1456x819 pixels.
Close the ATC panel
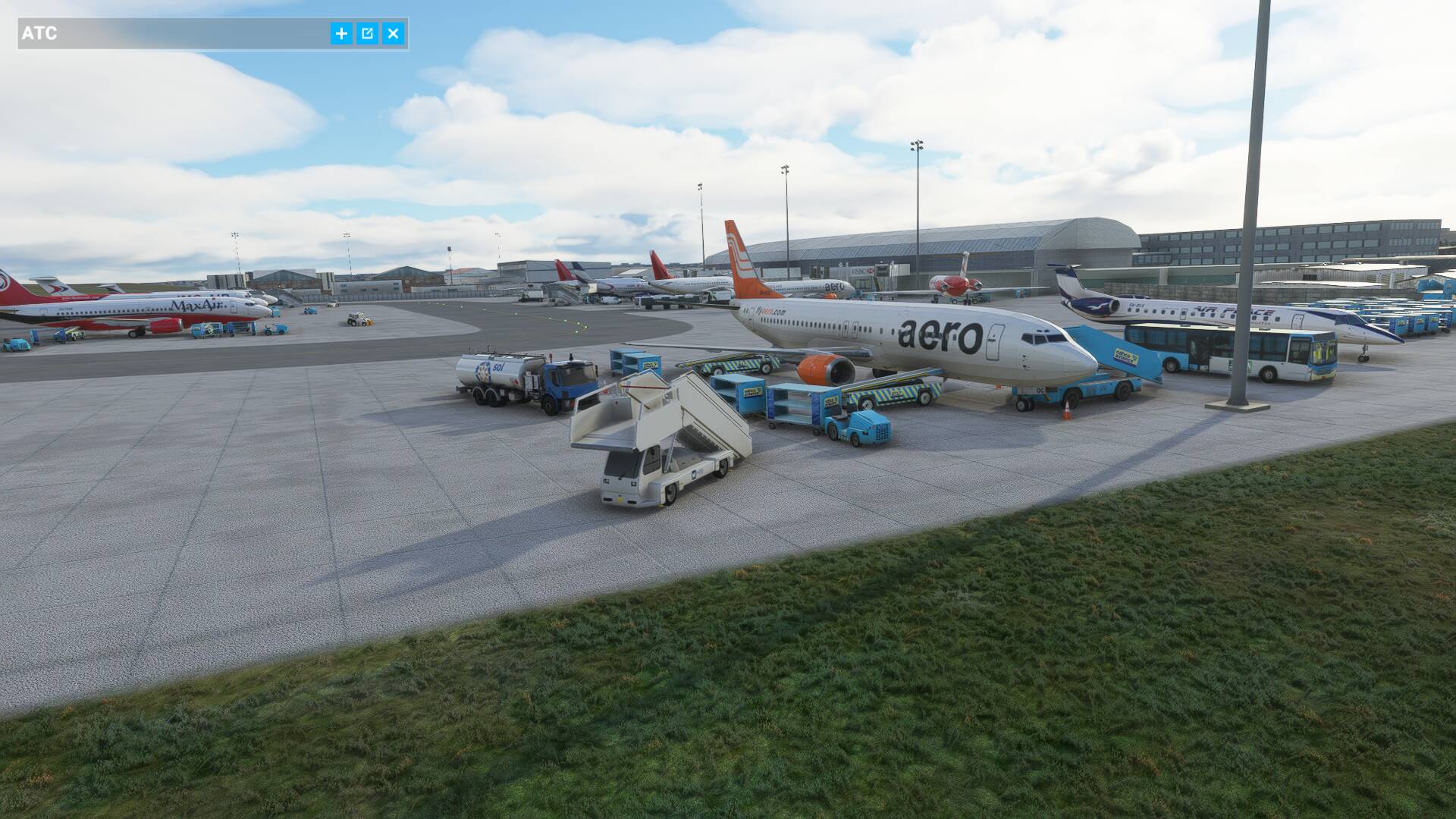(x=393, y=33)
